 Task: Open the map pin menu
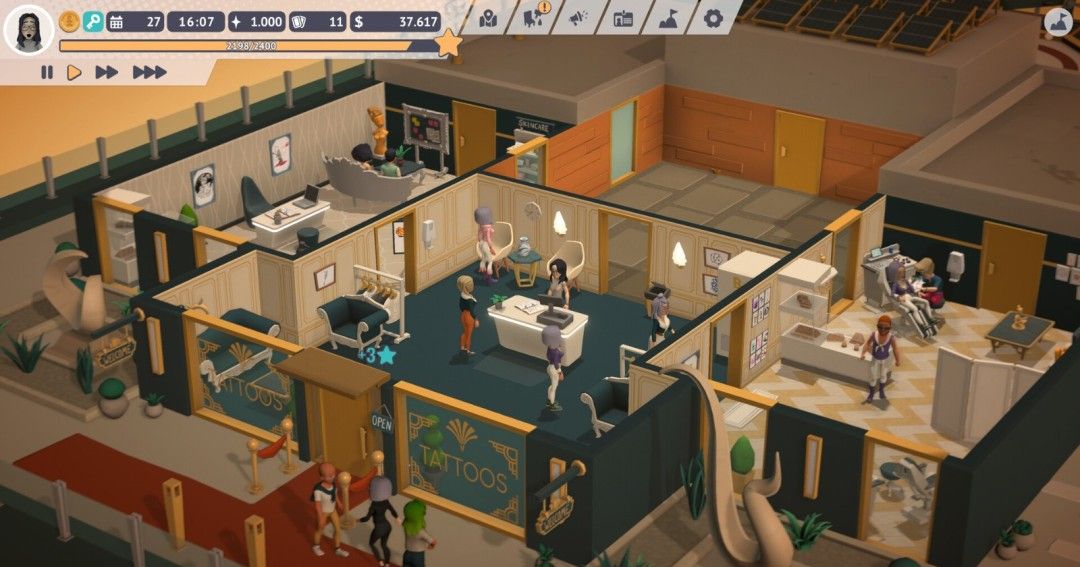[488, 19]
